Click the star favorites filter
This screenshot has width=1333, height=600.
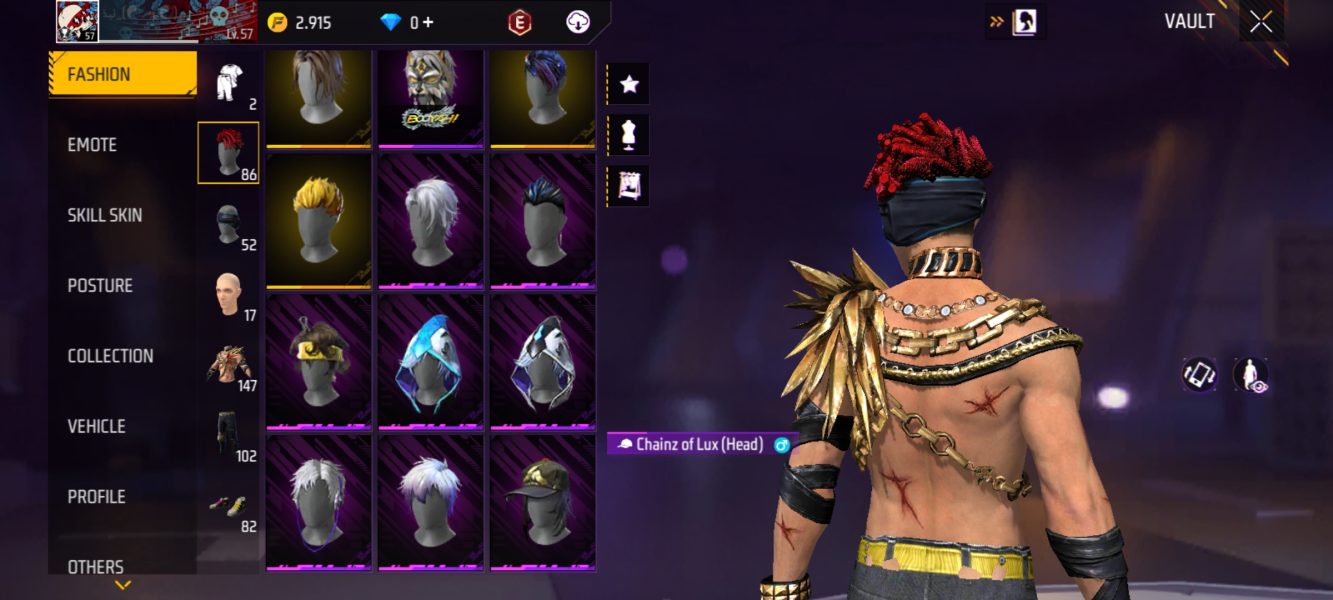pyautogui.click(x=629, y=85)
